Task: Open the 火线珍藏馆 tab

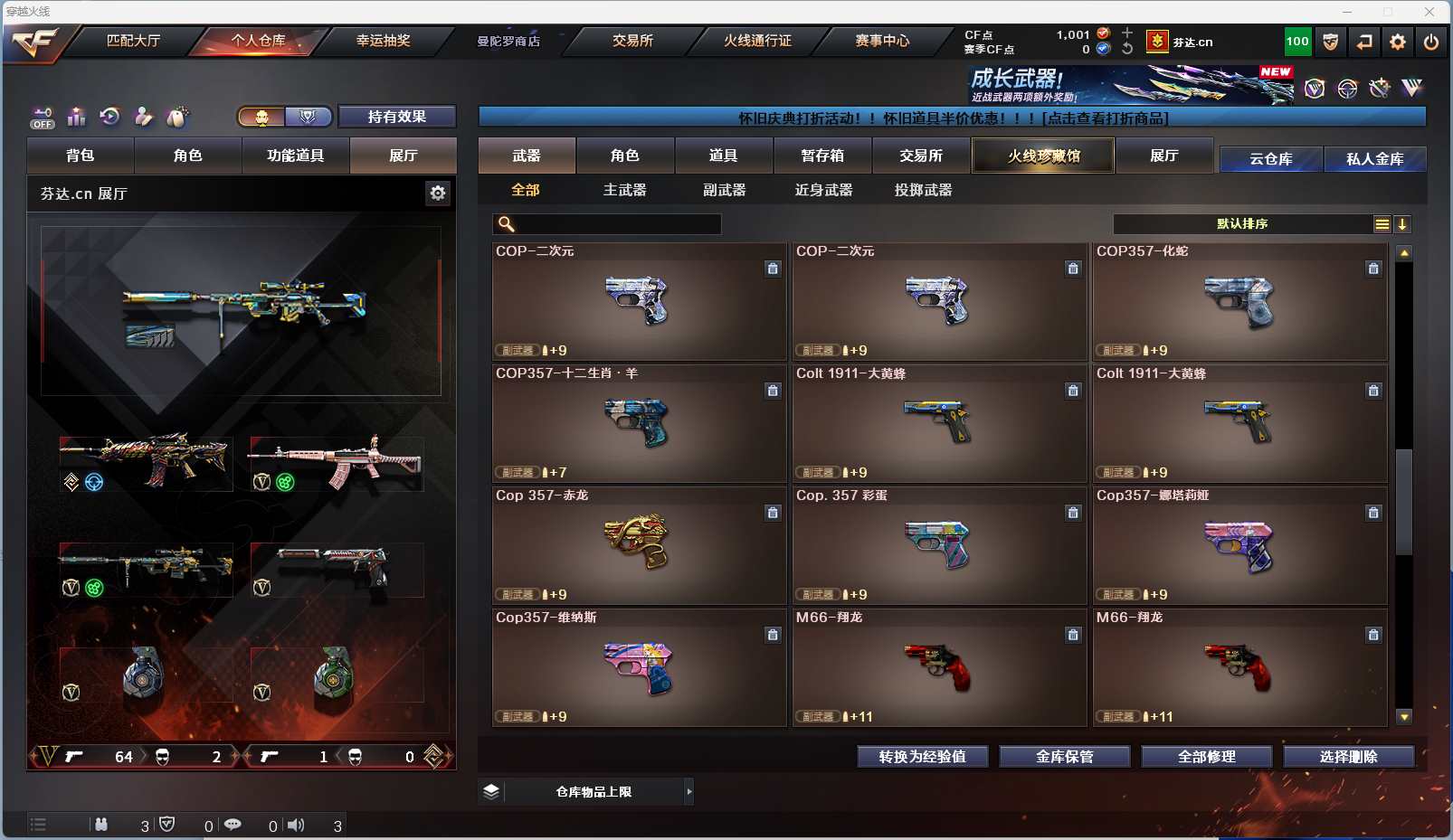Action: [x=1043, y=156]
